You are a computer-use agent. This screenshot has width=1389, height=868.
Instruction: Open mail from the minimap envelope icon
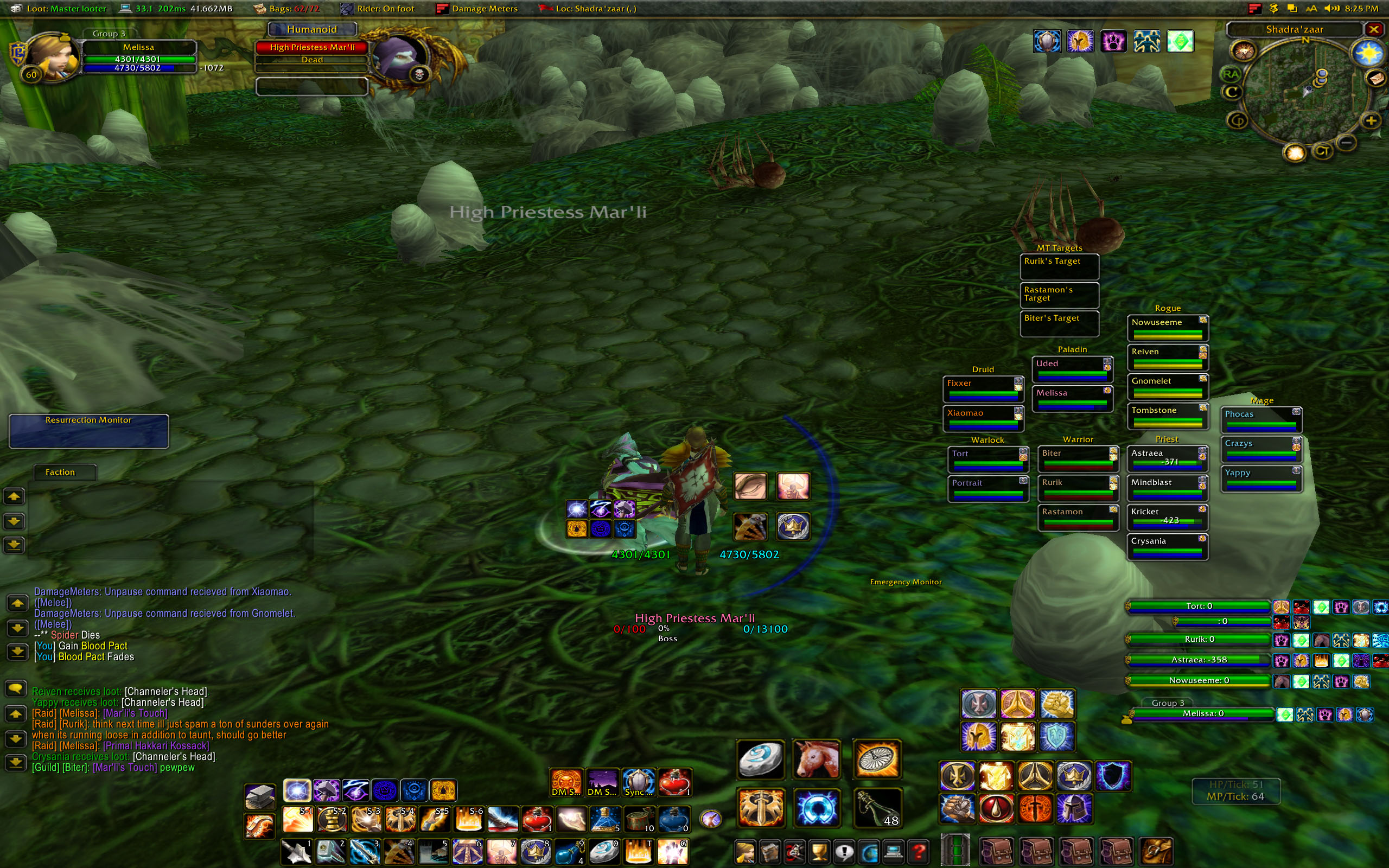pos(1376,78)
